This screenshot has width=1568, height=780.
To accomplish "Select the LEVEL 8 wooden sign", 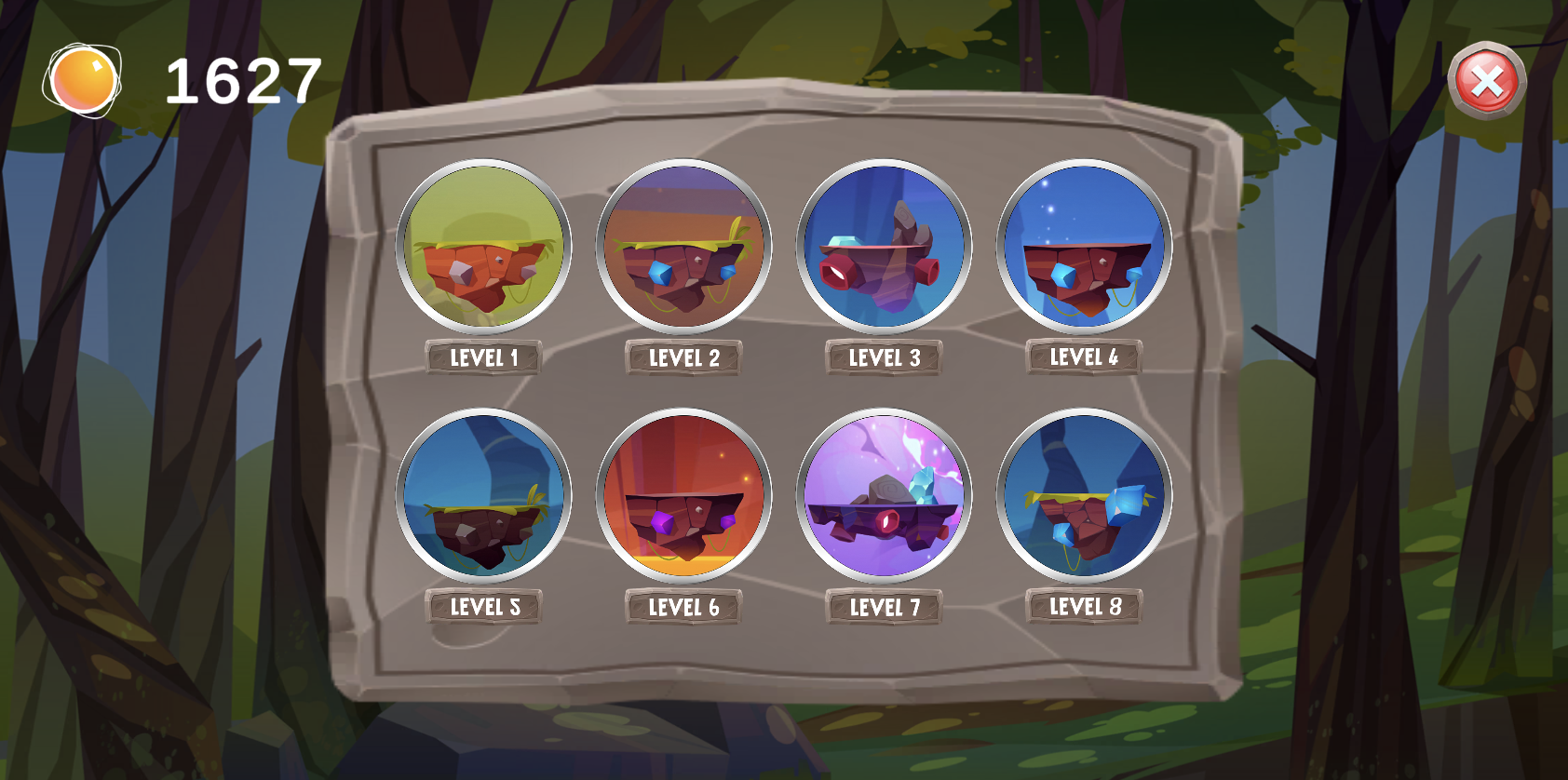I will click(x=1083, y=606).
